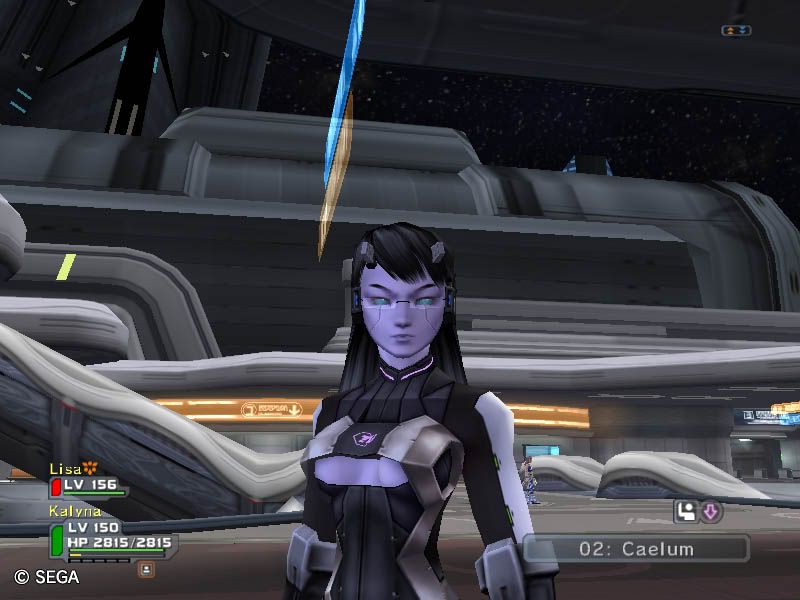The image size is (800, 600).
Task: Click the small character icon below Kalyna's status
Action: tap(146, 569)
